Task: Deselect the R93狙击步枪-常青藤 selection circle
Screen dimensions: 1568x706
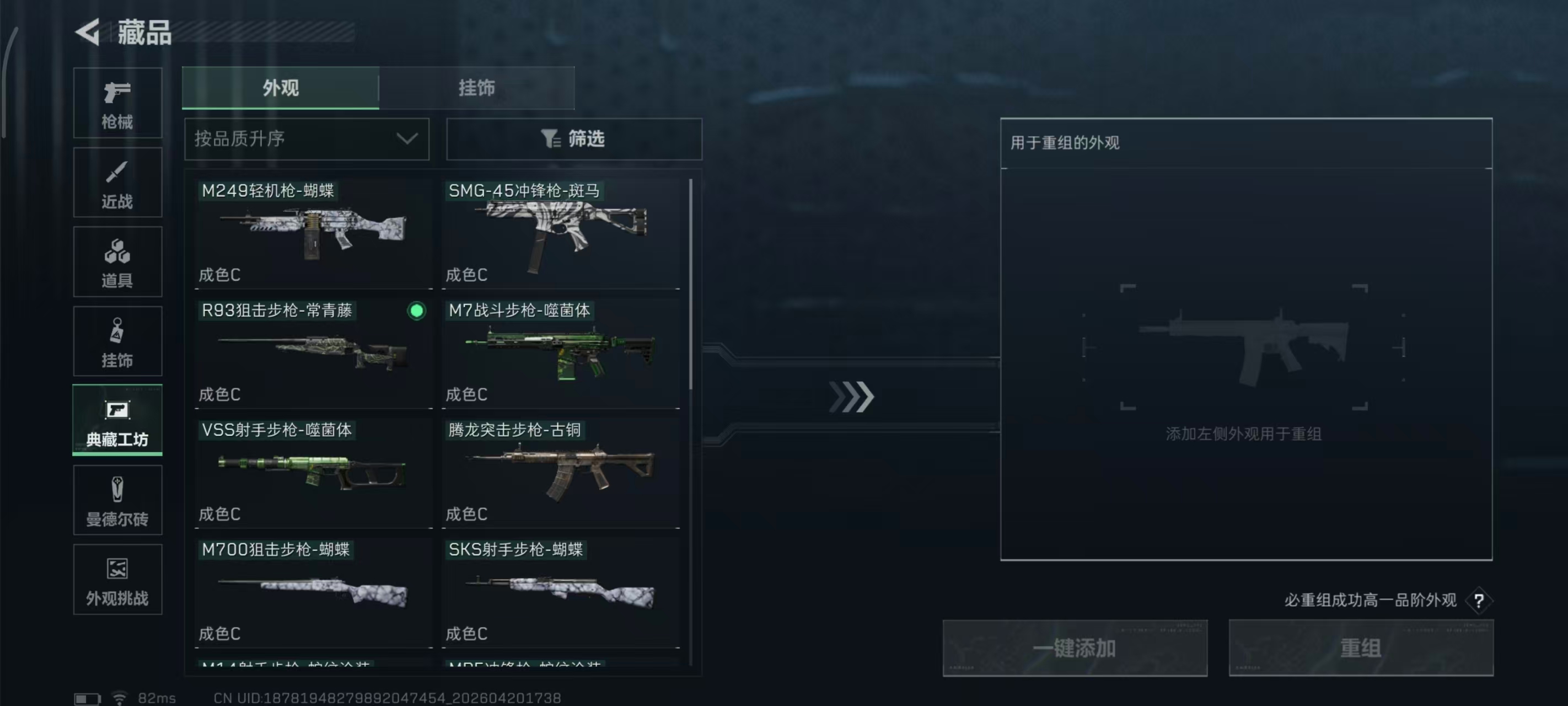Action: coord(416,311)
